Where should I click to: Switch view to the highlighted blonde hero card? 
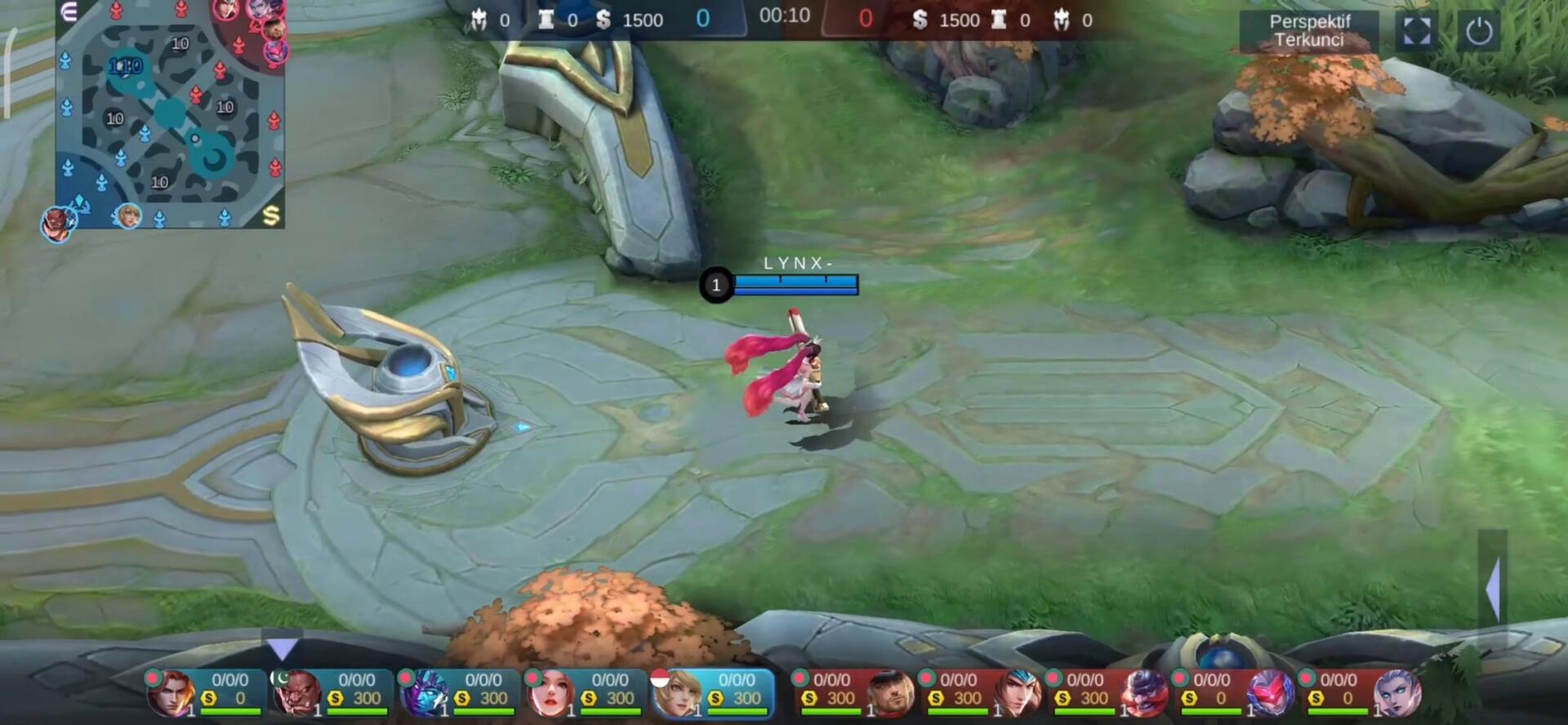point(712,692)
